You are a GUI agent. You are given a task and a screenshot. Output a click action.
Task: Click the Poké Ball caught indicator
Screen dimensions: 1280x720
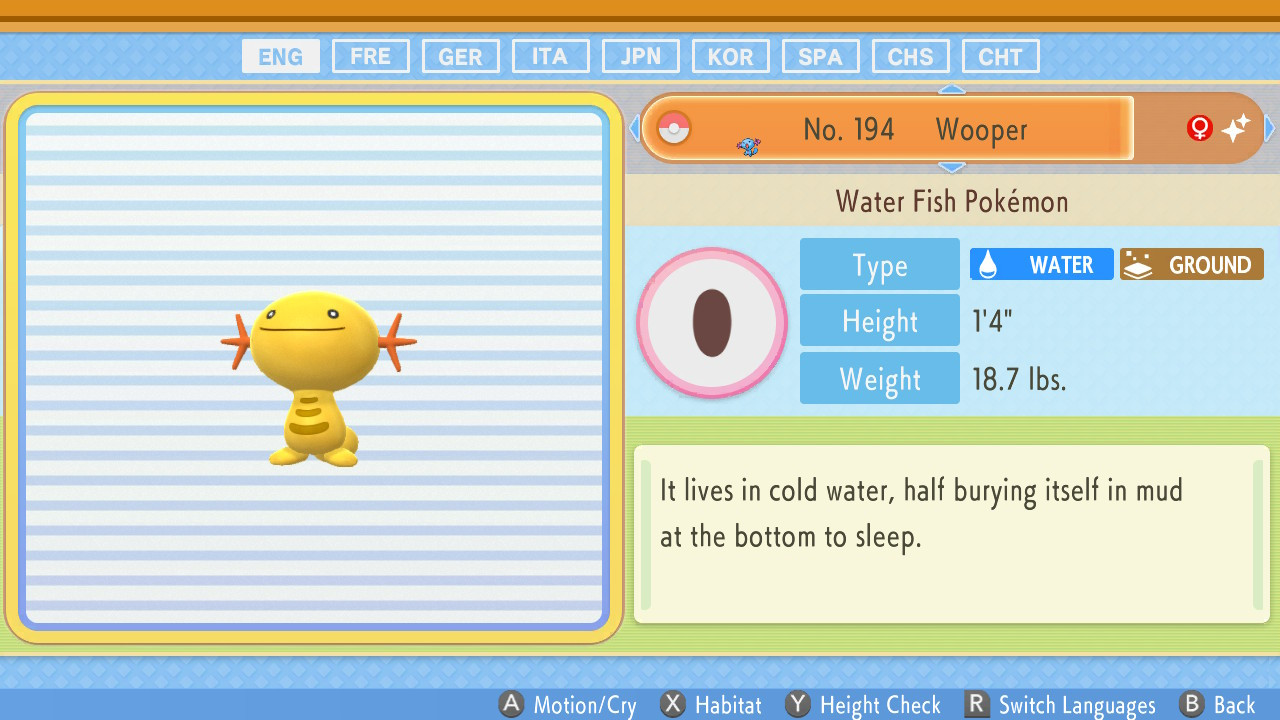click(673, 128)
